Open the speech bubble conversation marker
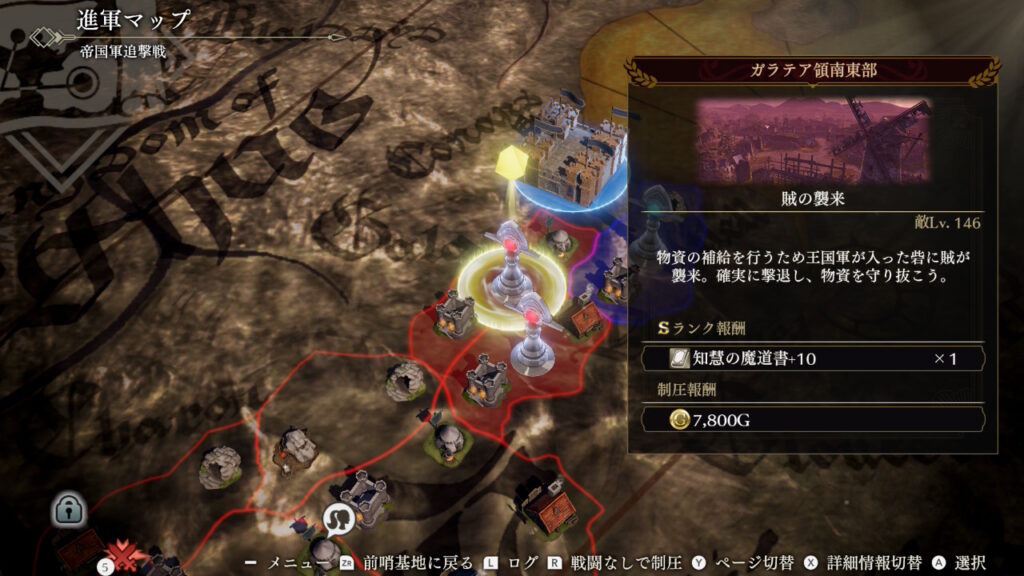Viewport: 1024px width, 576px height. coord(340,518)
